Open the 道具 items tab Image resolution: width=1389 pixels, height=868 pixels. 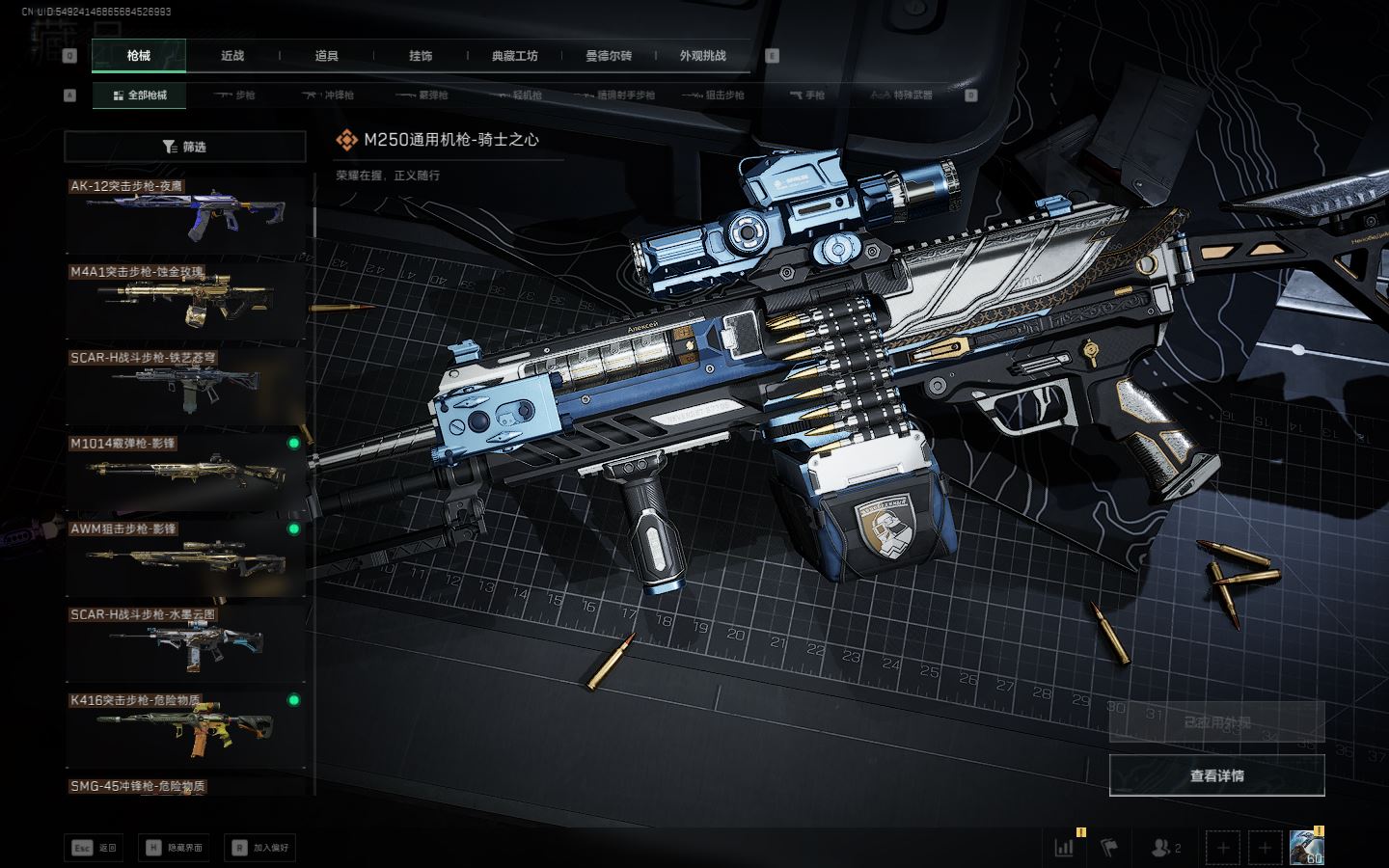(327, 56)
